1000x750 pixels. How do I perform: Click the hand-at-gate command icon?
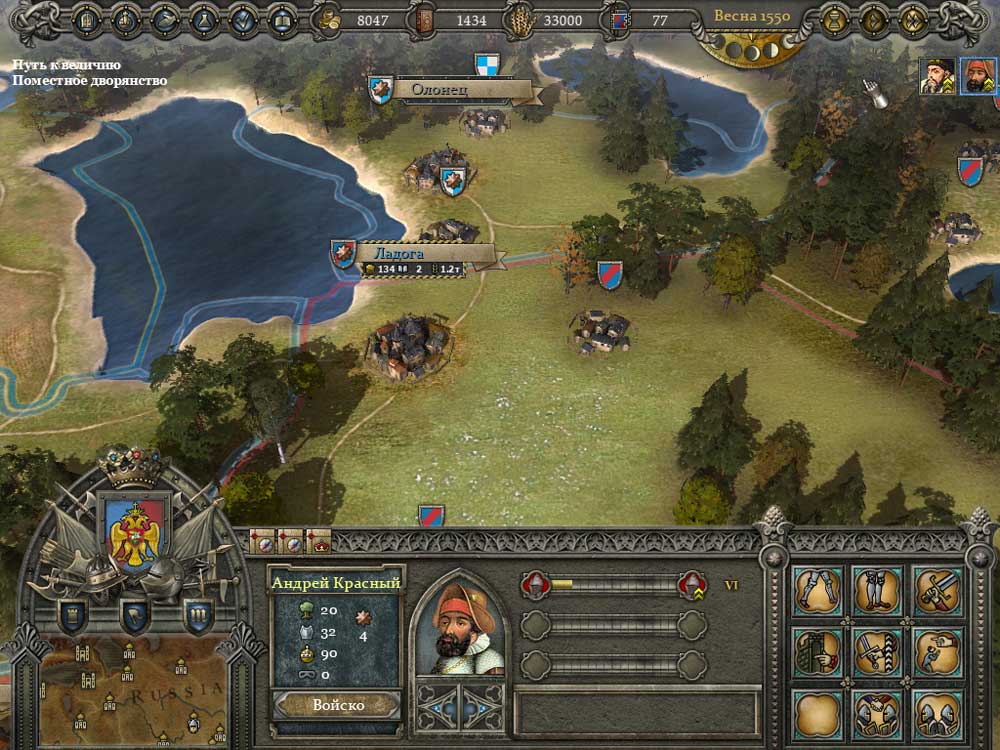click(818, 652)
